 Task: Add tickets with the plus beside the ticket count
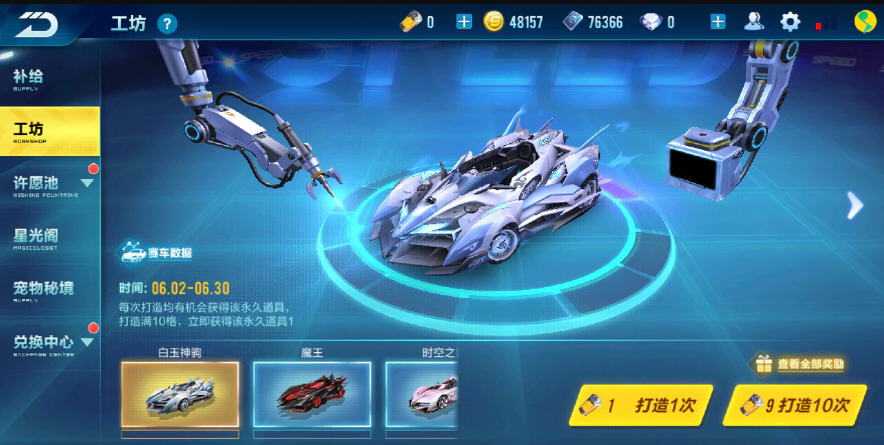464,22
